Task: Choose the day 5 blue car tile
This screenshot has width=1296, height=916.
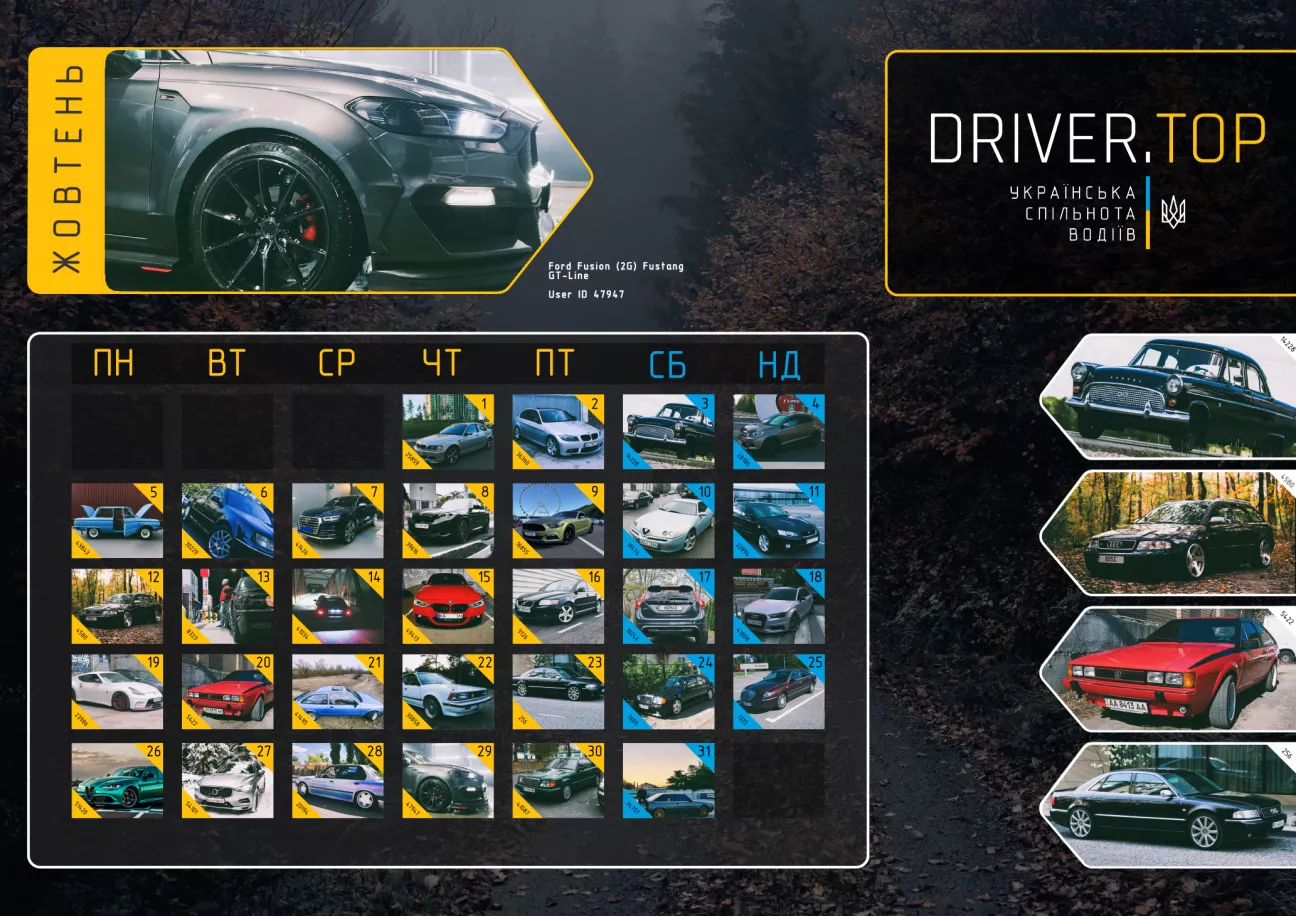Action: pyautogui.click(x=117, y=521)
